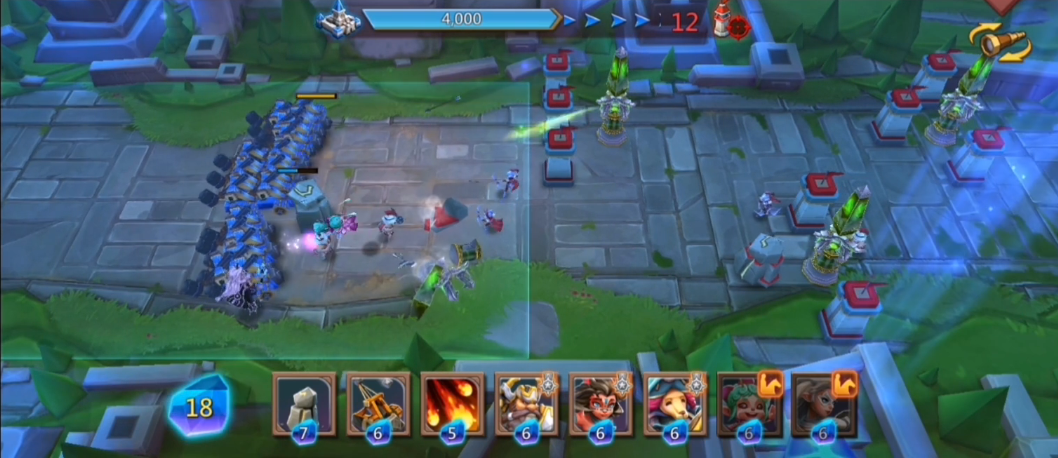Choose the brown-haired hero card
Viewport: 1058px width, 458px height.
point(821,403)
